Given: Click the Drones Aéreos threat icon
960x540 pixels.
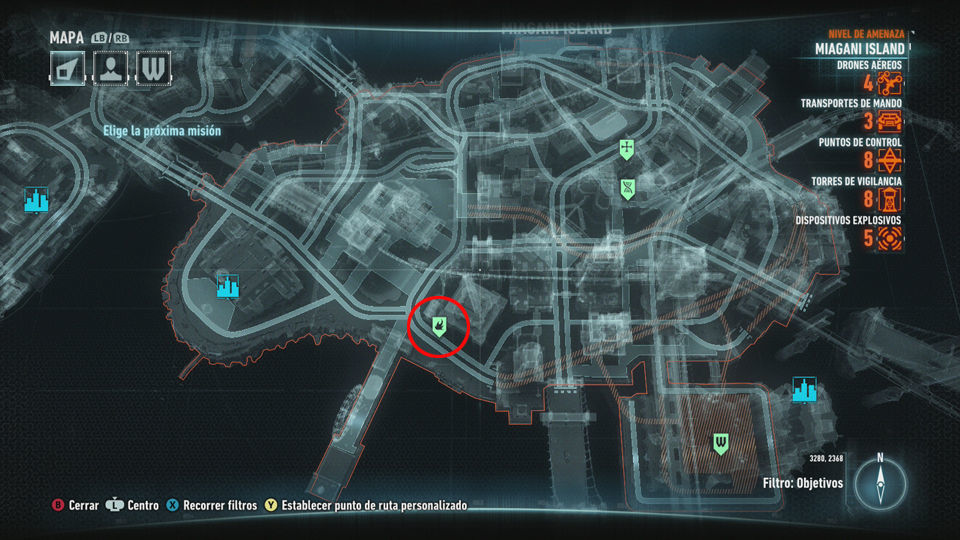Looking at the screenshot, I should pyautogui.click(x=889, y=85).
